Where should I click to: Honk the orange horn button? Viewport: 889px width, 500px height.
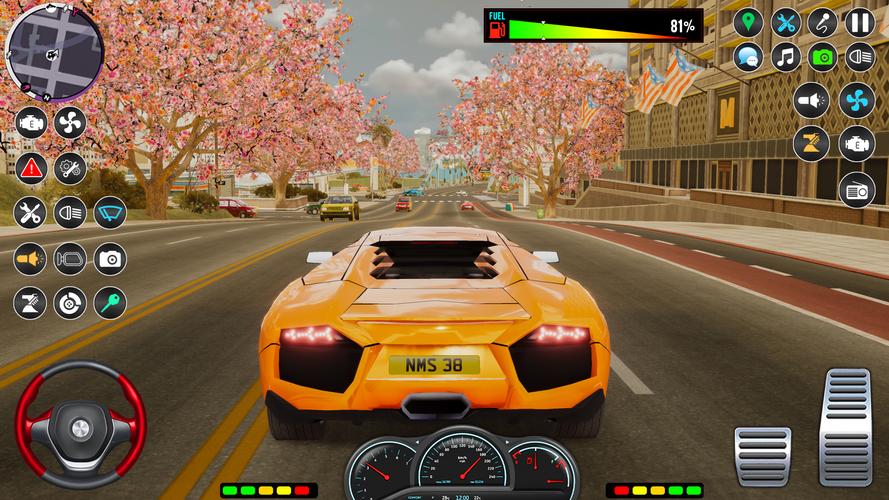(x=31, y=259)
